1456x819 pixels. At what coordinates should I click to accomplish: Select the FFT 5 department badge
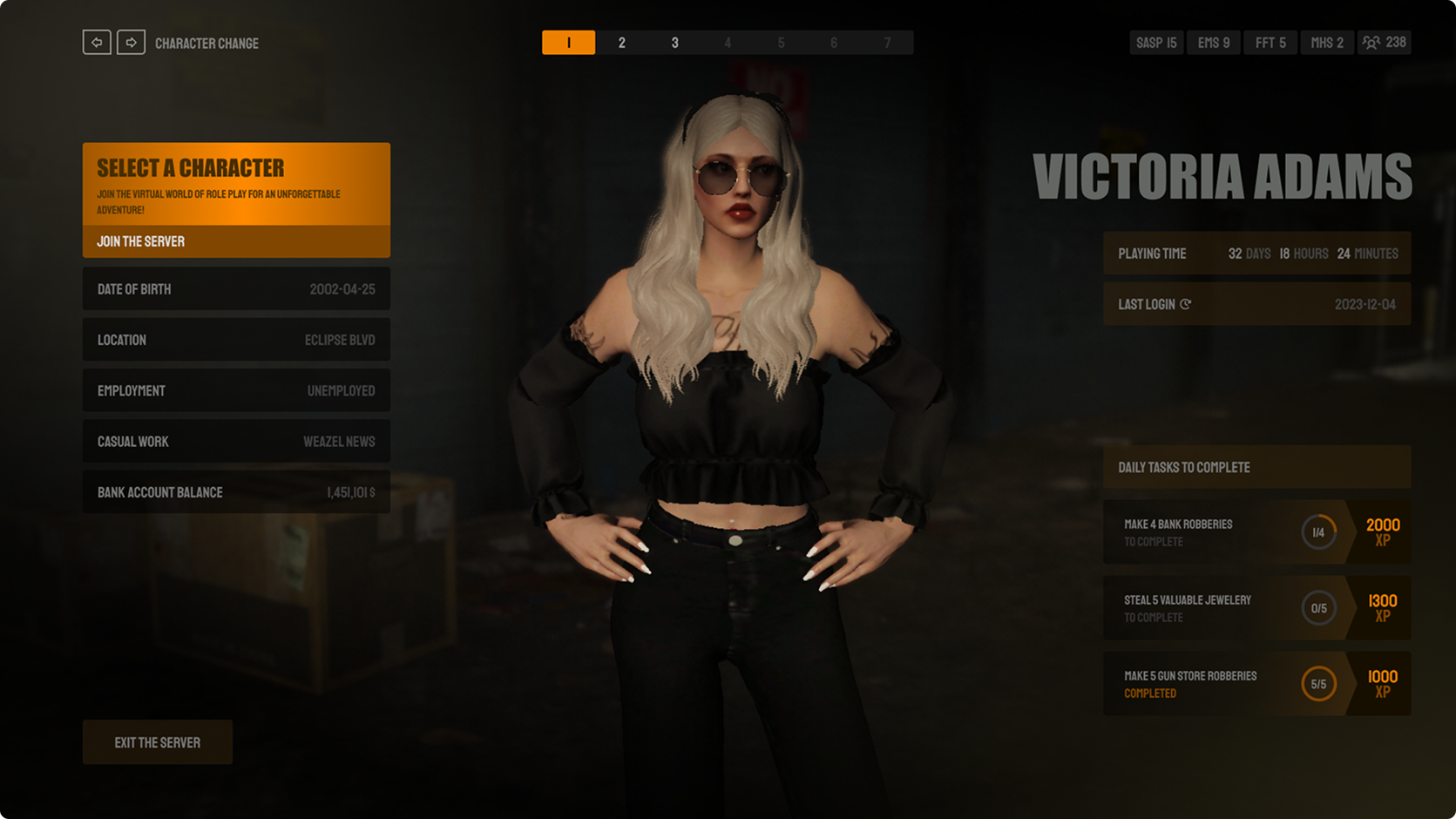pyautogui.click(x=1270, y=42)
